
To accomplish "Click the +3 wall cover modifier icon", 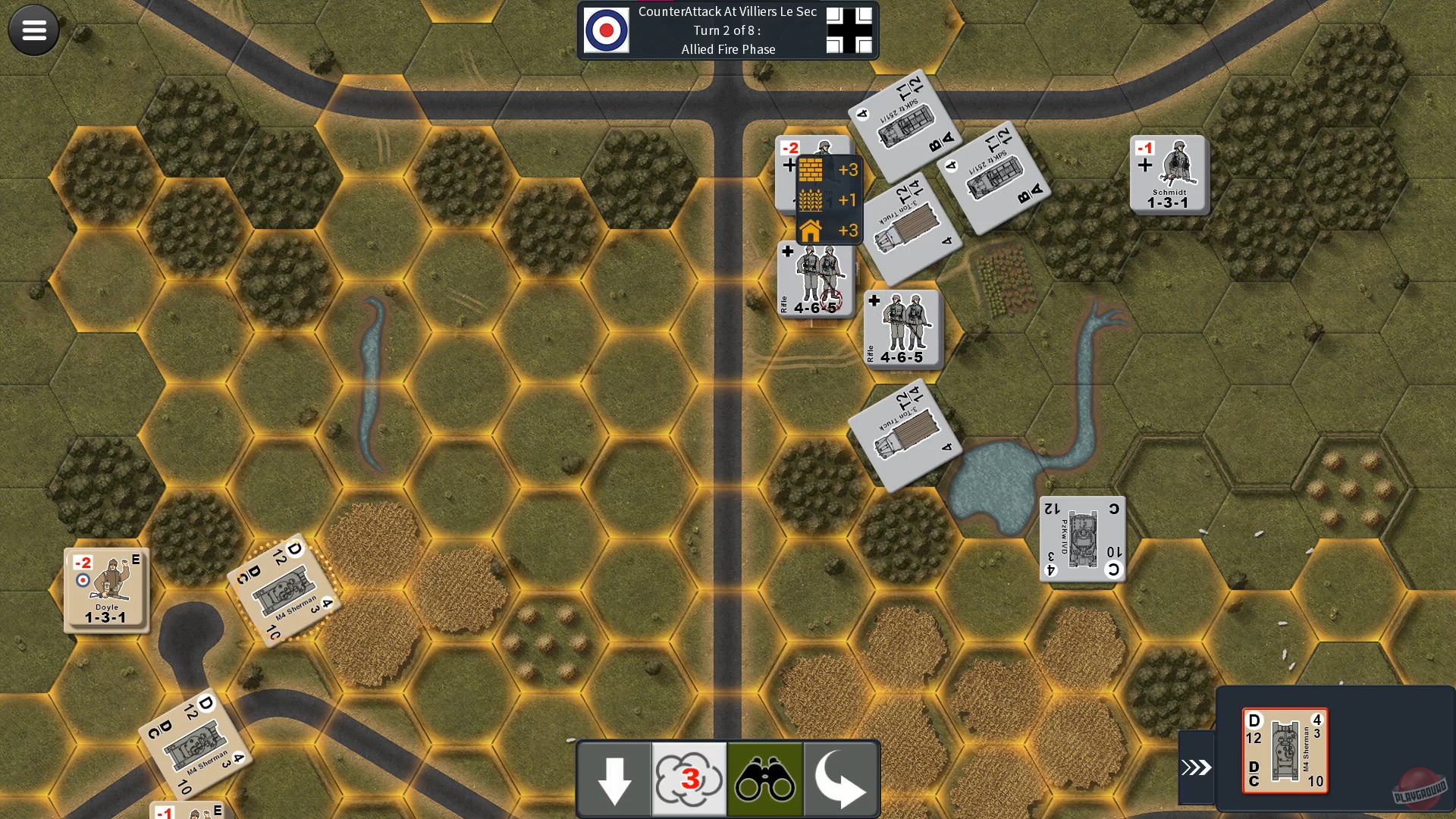I will (811, 170).
